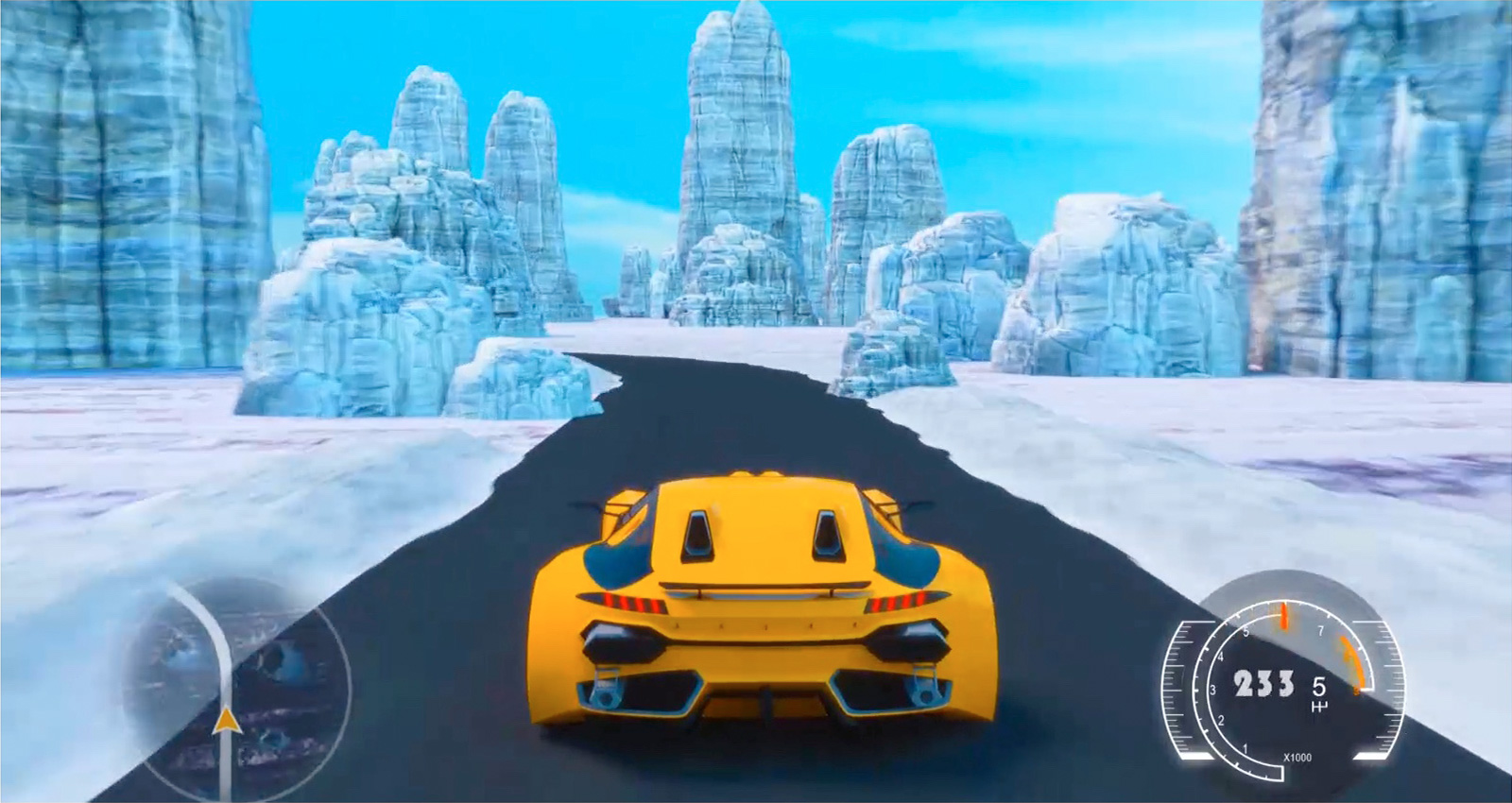Screen dimensions: 1512x803
Task: Click the X1000 tachometer label
Action: (x=1297, y=757)
